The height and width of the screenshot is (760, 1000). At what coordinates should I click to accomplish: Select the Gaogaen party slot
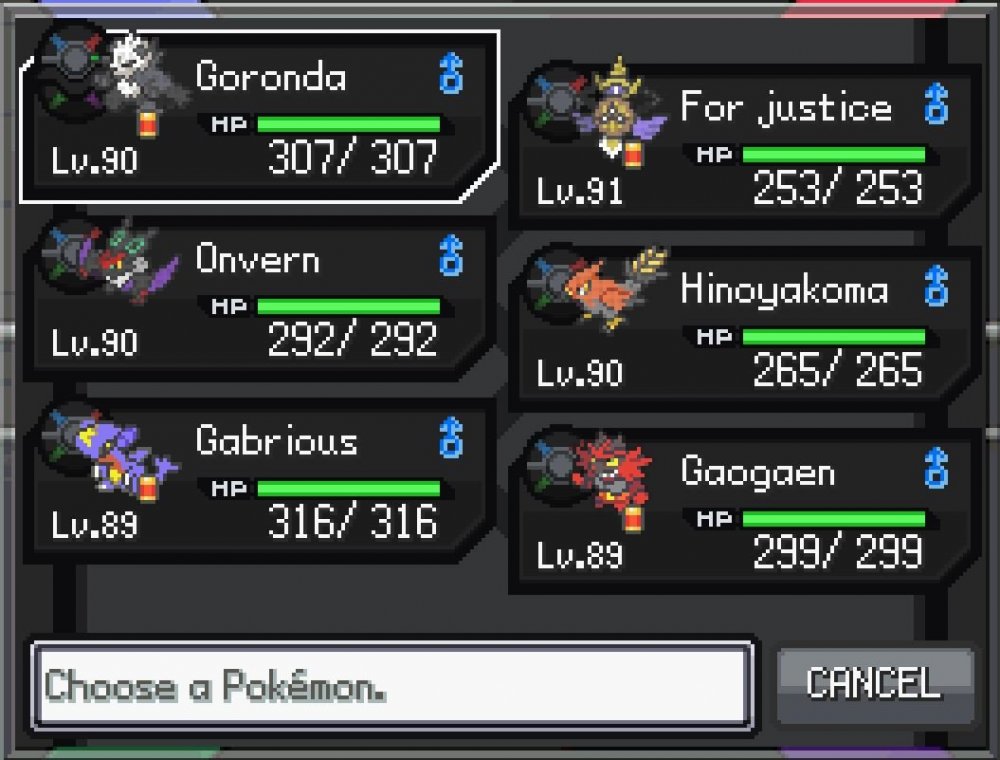745,512
